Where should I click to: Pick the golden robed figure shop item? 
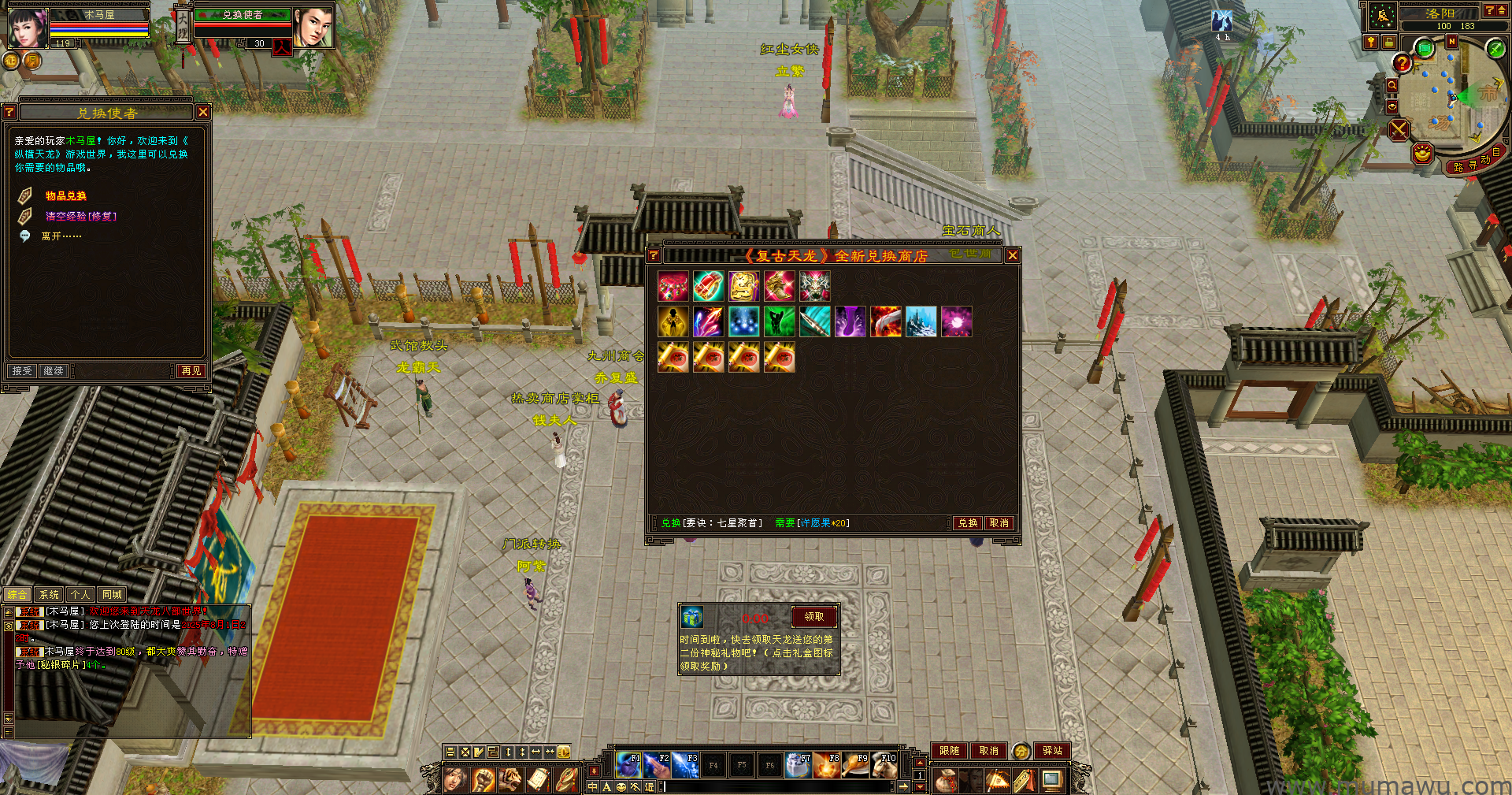pos(673,321)
